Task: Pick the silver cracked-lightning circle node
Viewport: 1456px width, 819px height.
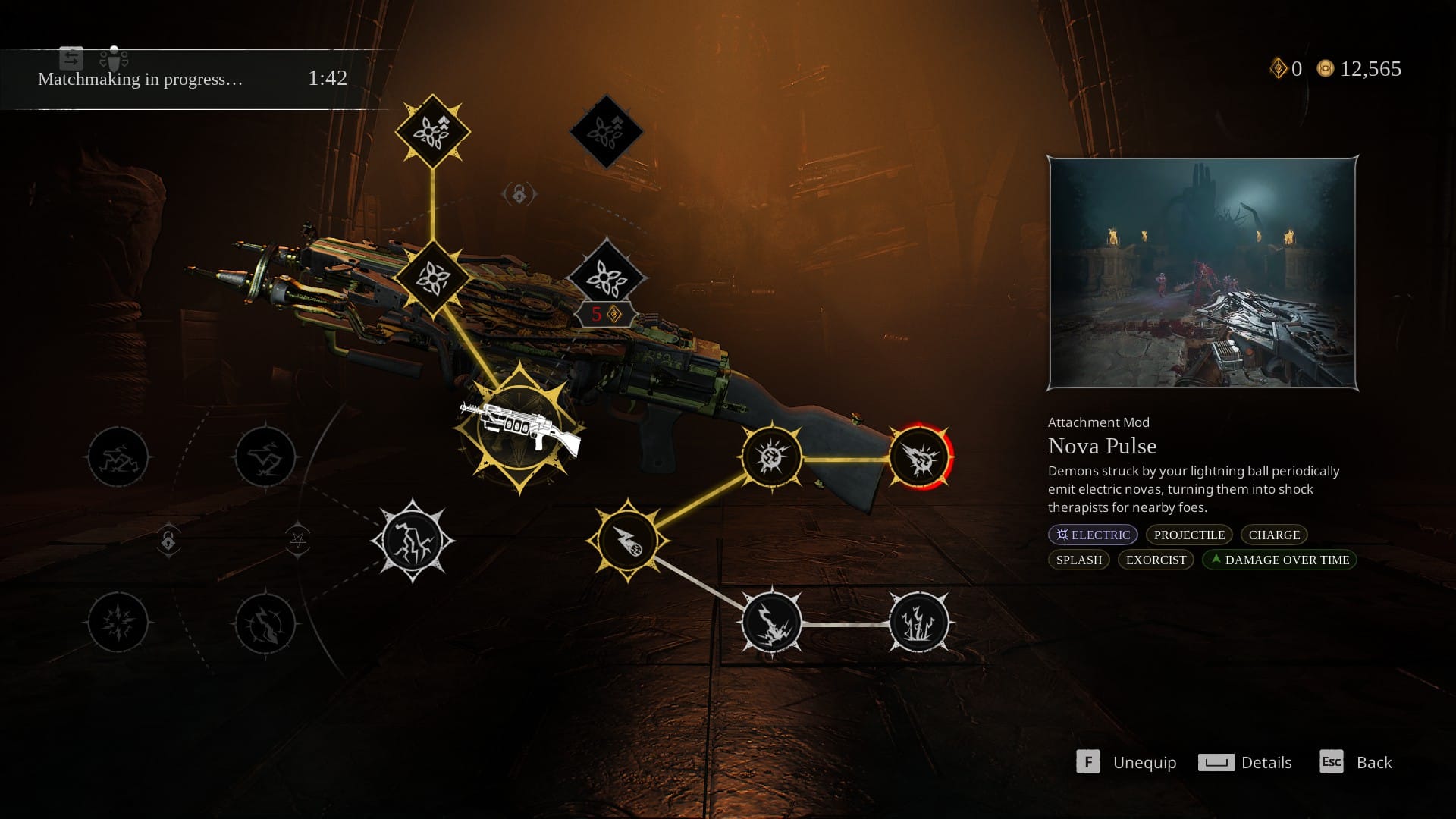Action: click(413, 541)
